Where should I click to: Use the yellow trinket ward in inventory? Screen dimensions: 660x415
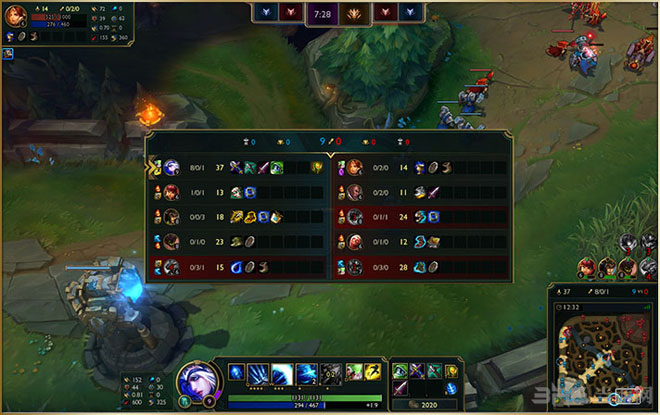(451, 372)
